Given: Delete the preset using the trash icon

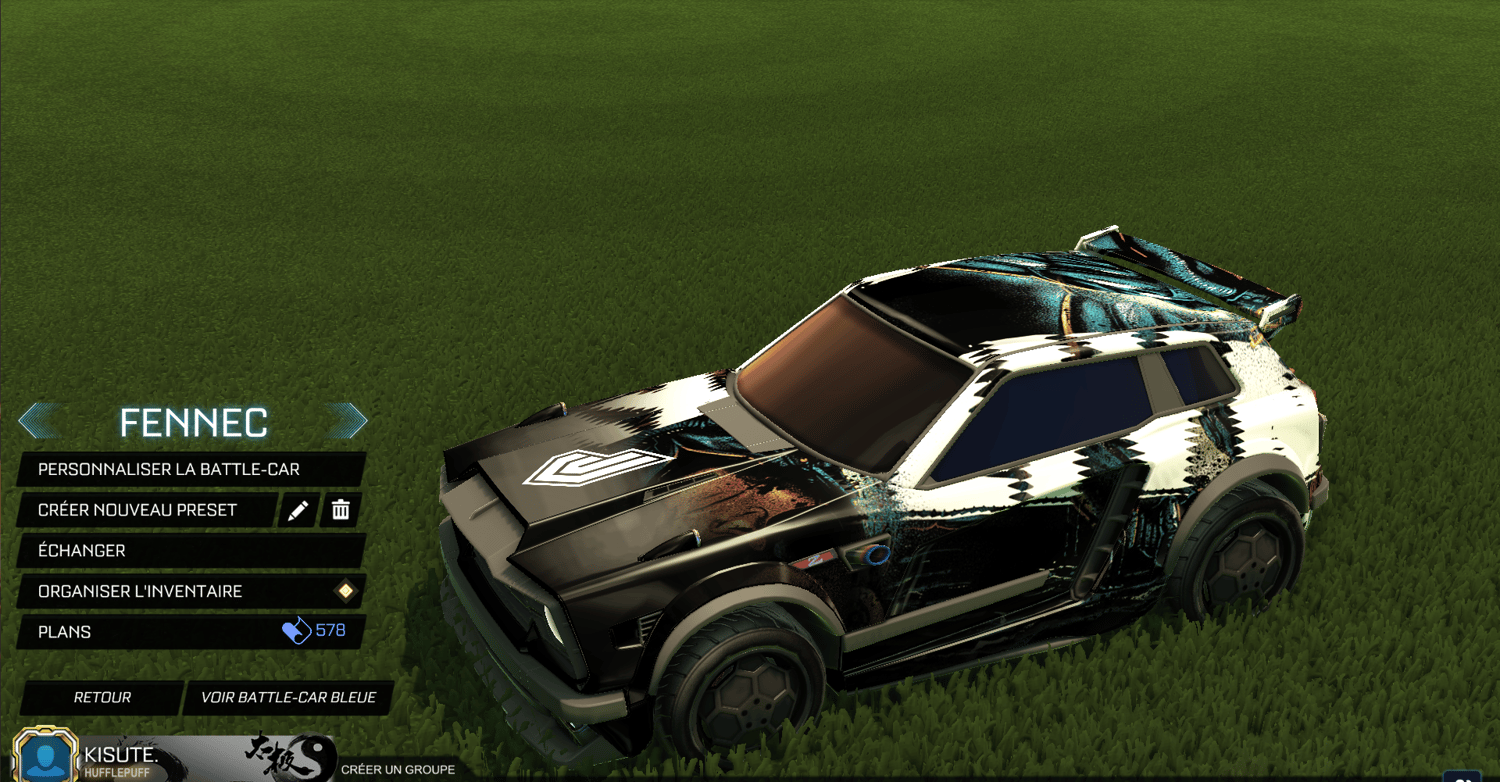Looking at the screenshot, I should [341, 510].
